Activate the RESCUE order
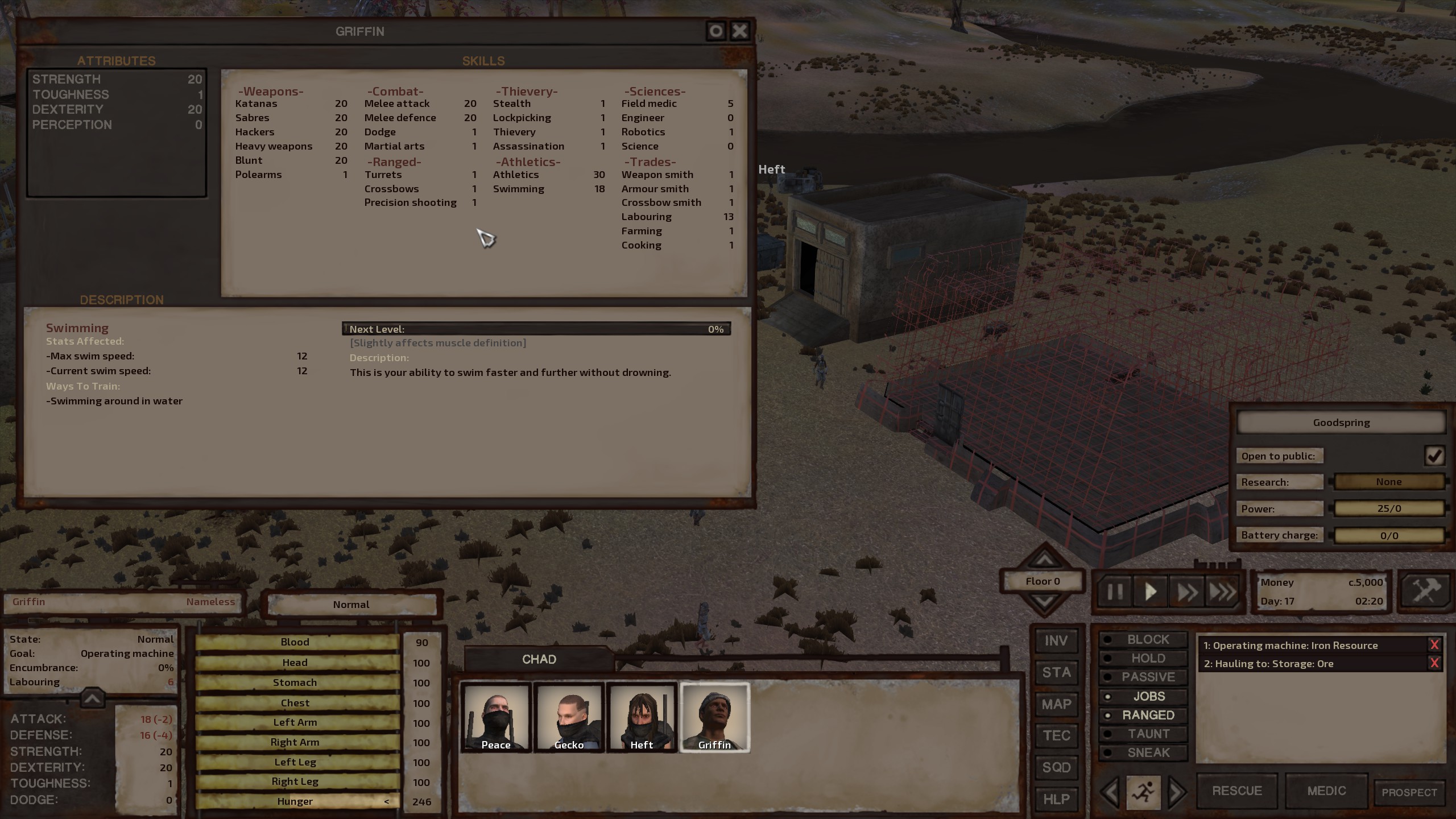The height and width of the screenshot is (819, 1456). [x=1237, y=791]
